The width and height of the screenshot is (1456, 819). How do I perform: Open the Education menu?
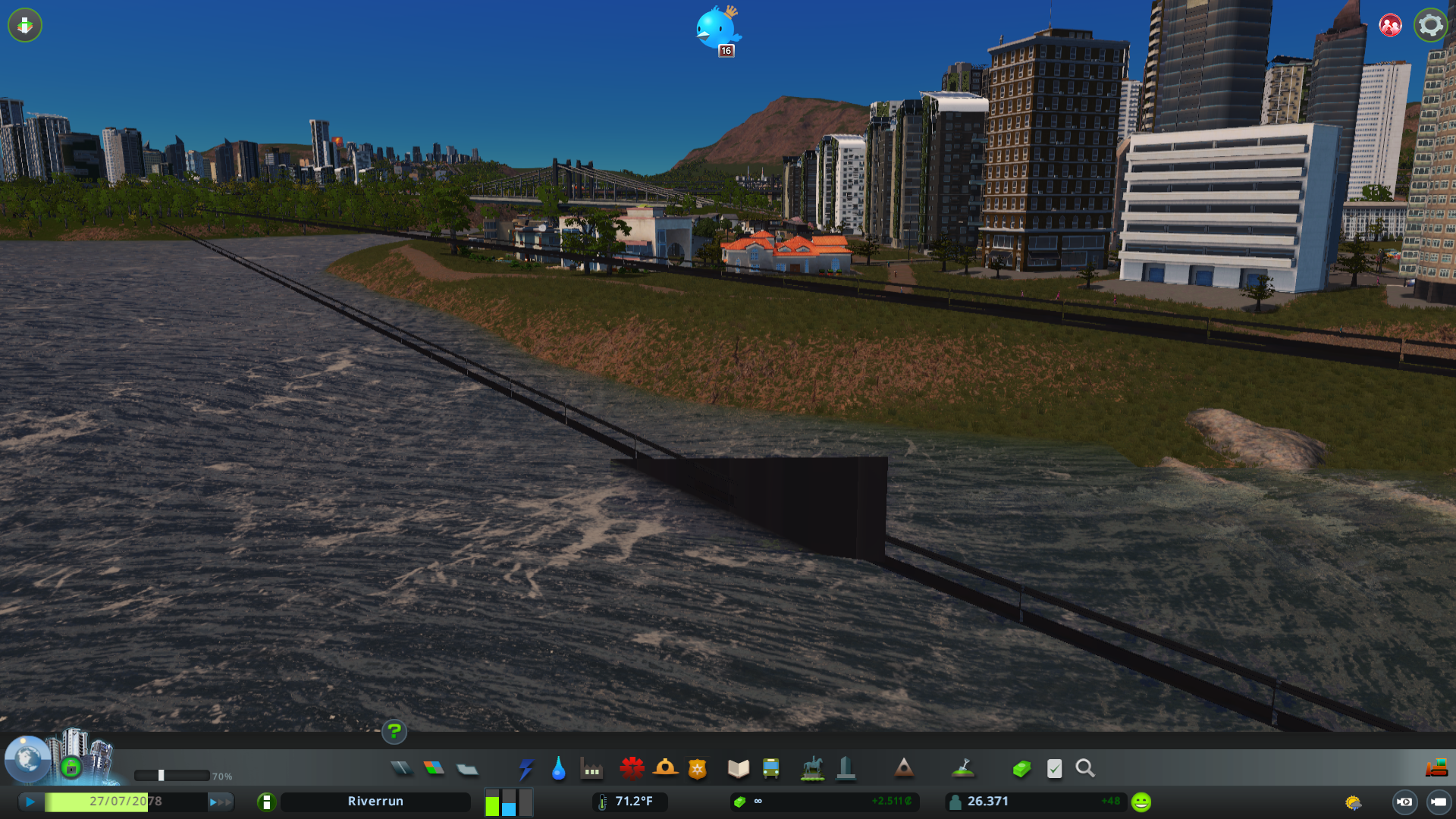pos(738,768)
